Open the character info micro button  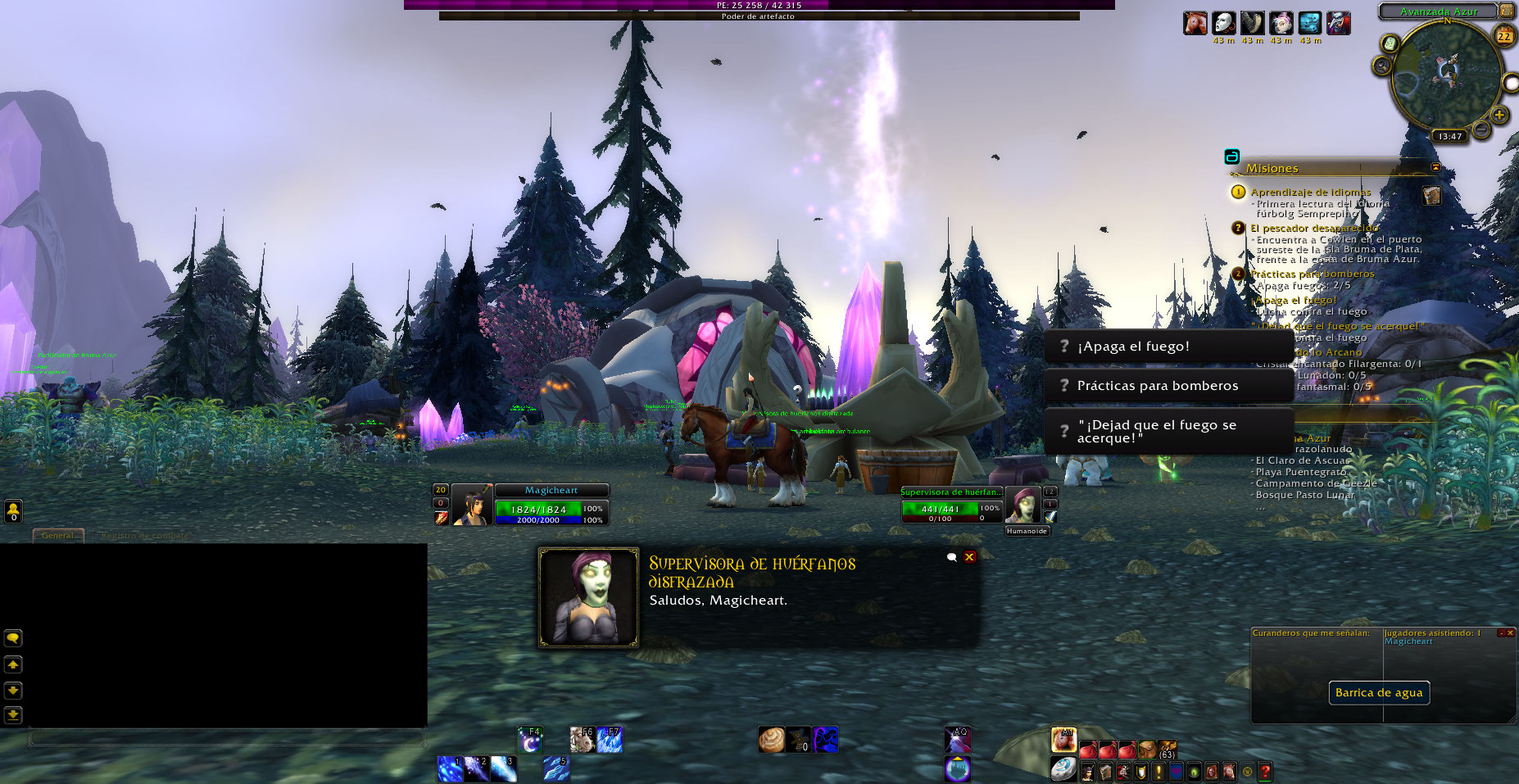coord(1088,771)
